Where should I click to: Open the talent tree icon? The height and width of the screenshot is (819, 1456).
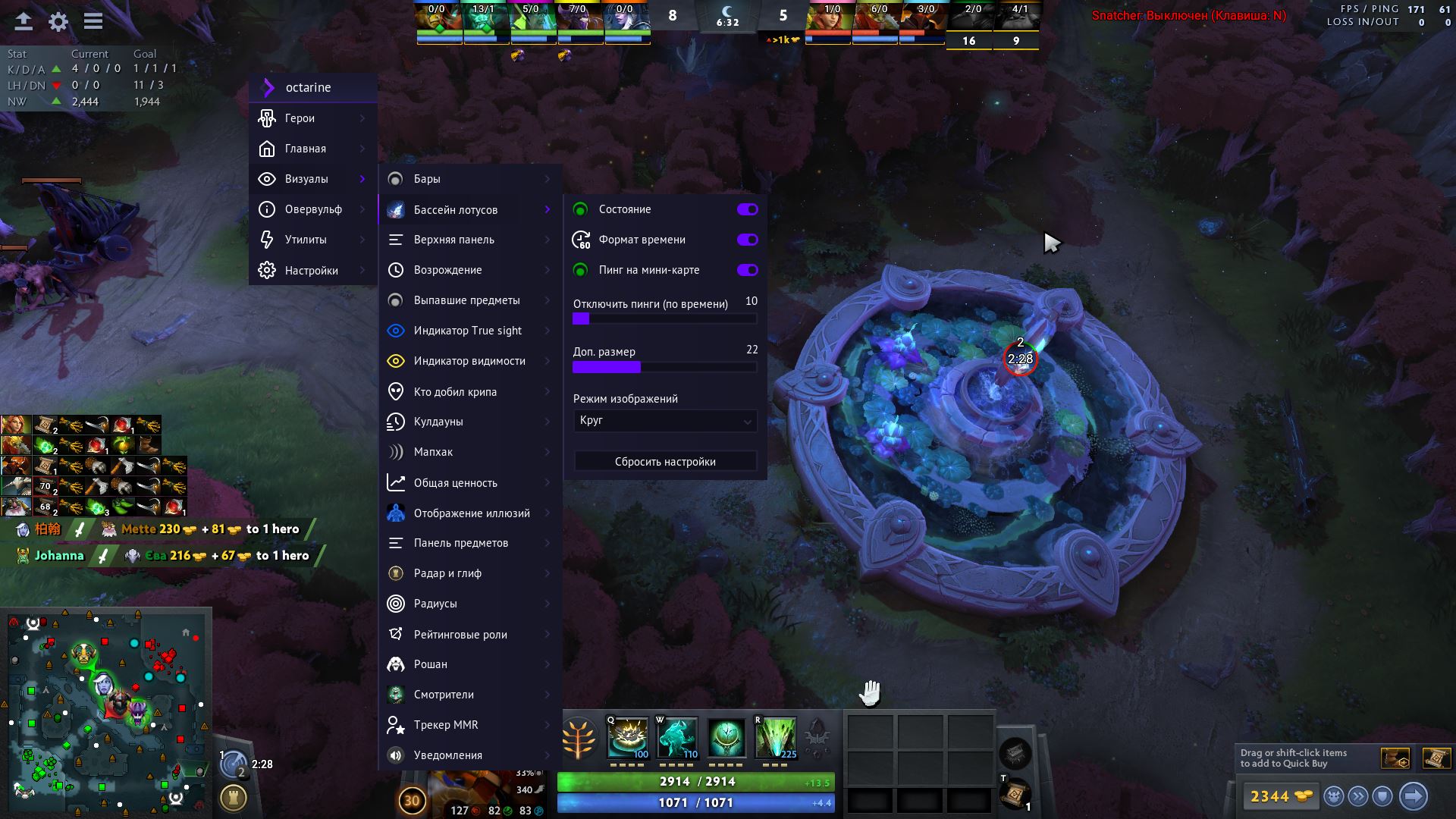point(579,738)
